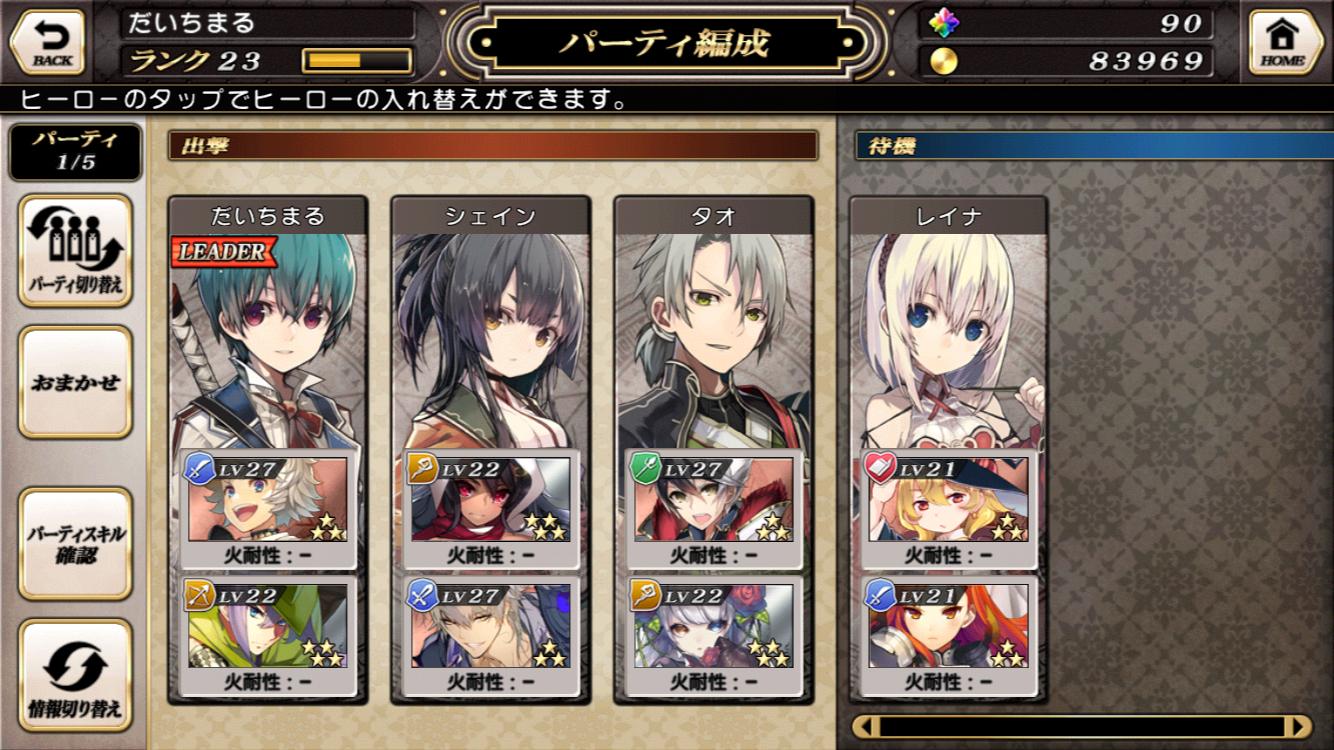This screenshot has height=750, width=1334.
Task: Choose the おまかせ auto-arrange button
Action: click(75, 382)
